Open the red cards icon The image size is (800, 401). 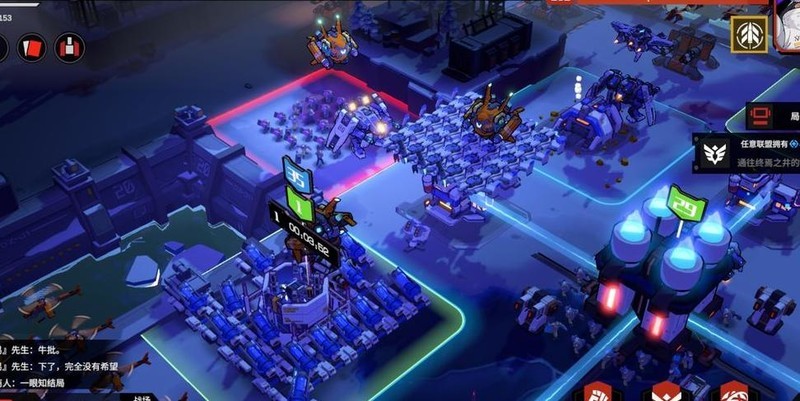pos(31,47)
